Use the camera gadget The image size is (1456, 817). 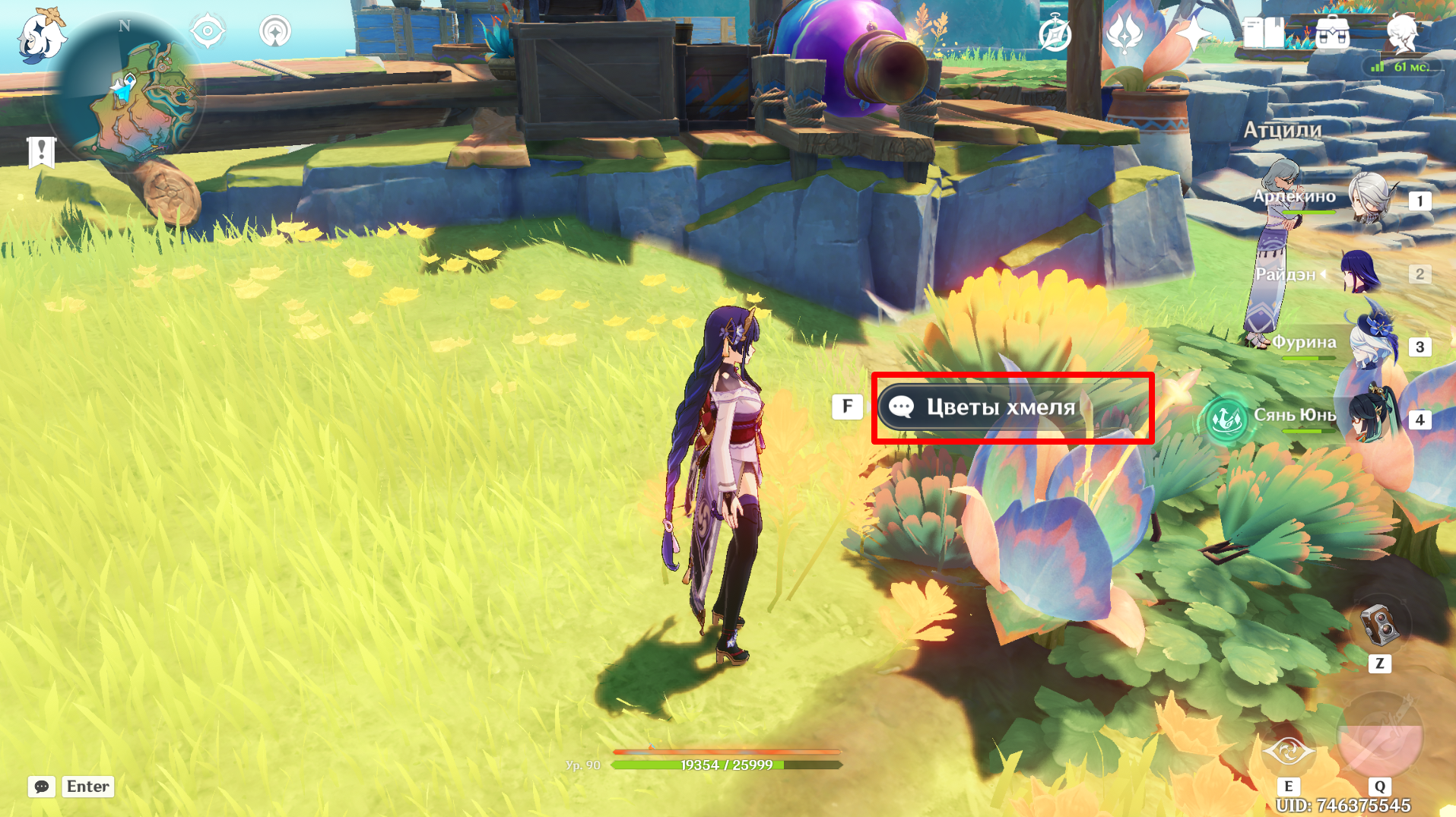point(1379,626)
